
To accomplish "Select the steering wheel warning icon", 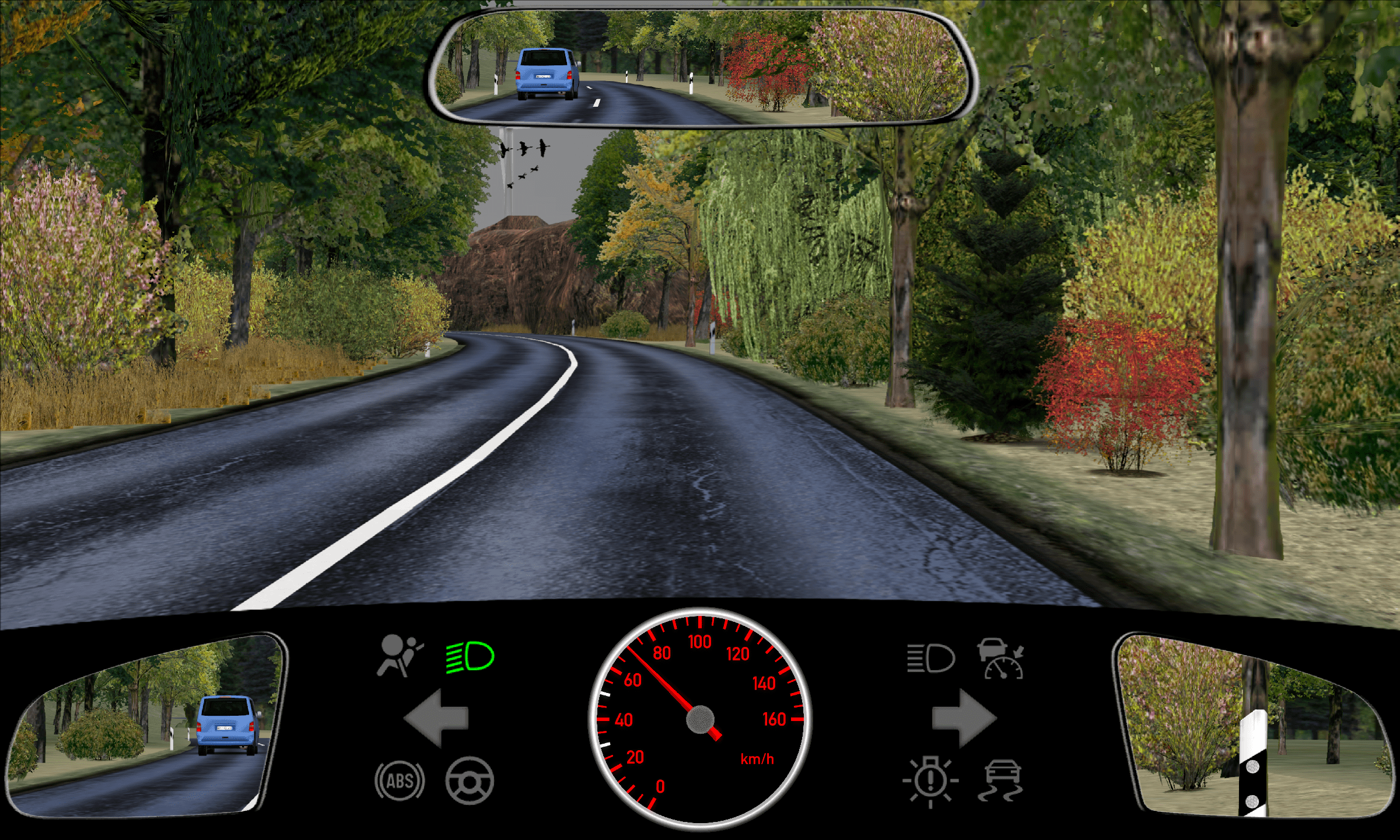I will pos(470,780).
